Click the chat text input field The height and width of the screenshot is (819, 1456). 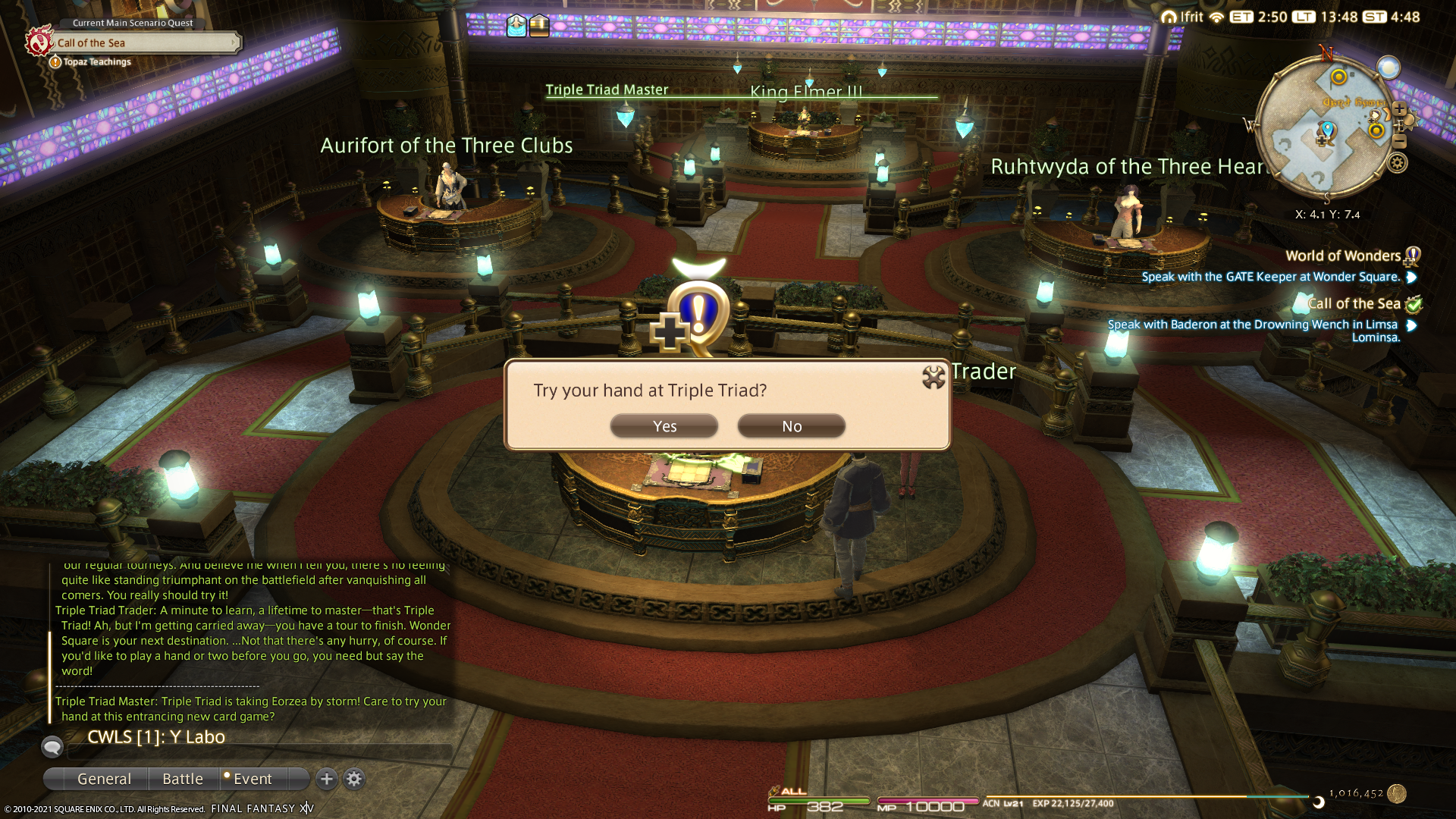tap(258, 752)
